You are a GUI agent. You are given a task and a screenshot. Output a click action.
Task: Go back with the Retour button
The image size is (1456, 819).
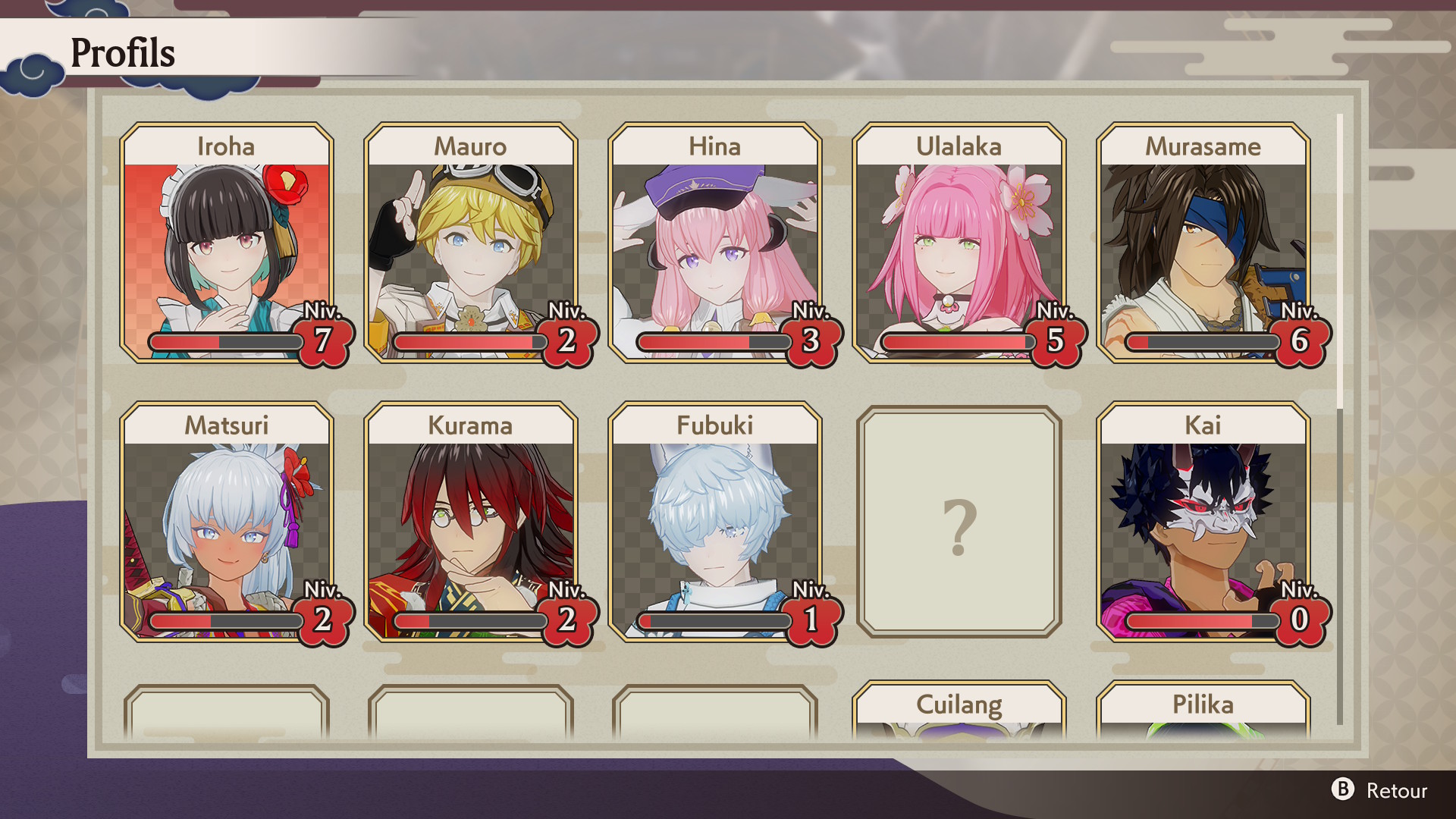pyautogui.click(x=1380, y=790)
